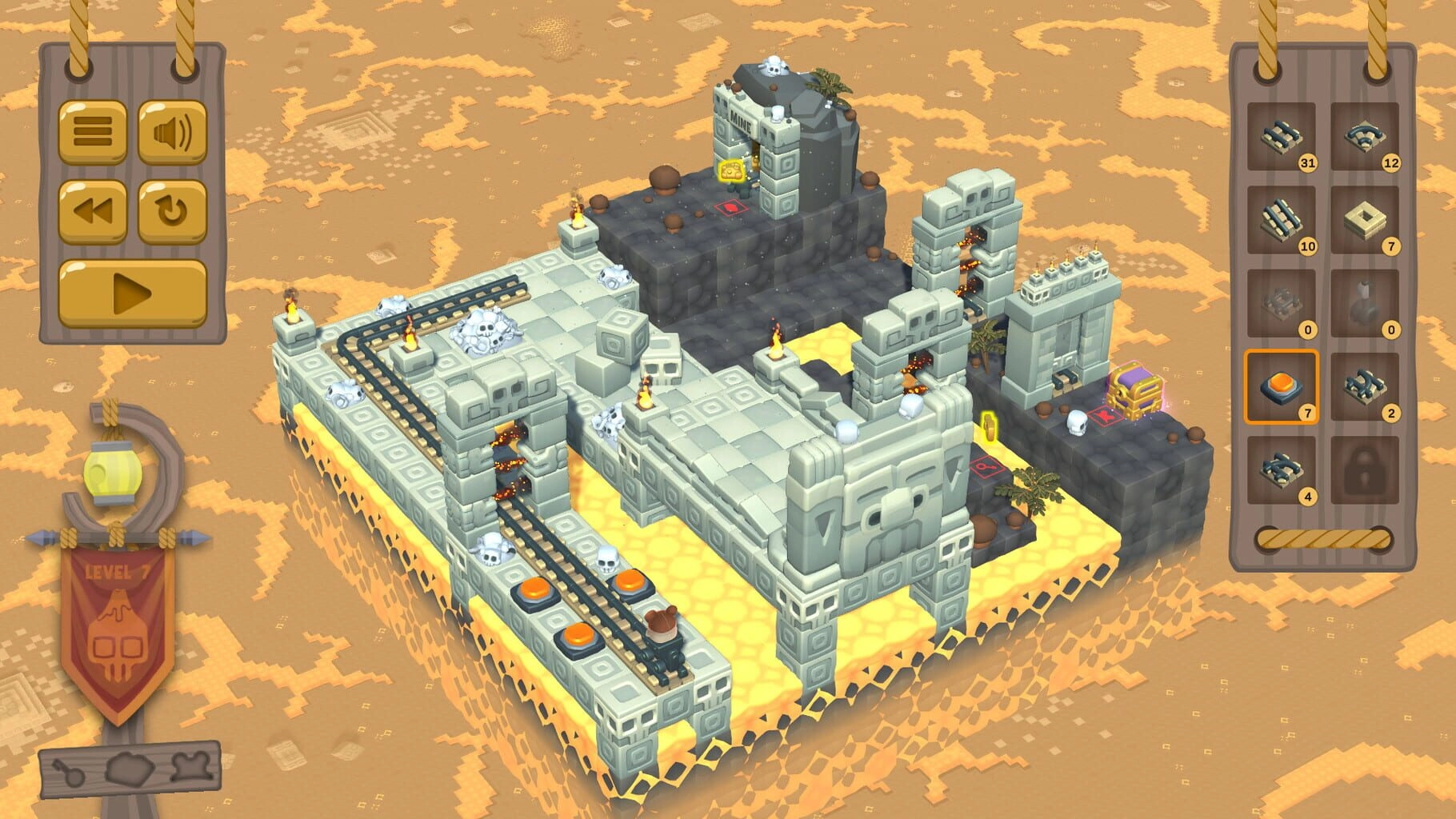Pick the sloped ramp track with 10 left

(x=1281, y=220)
